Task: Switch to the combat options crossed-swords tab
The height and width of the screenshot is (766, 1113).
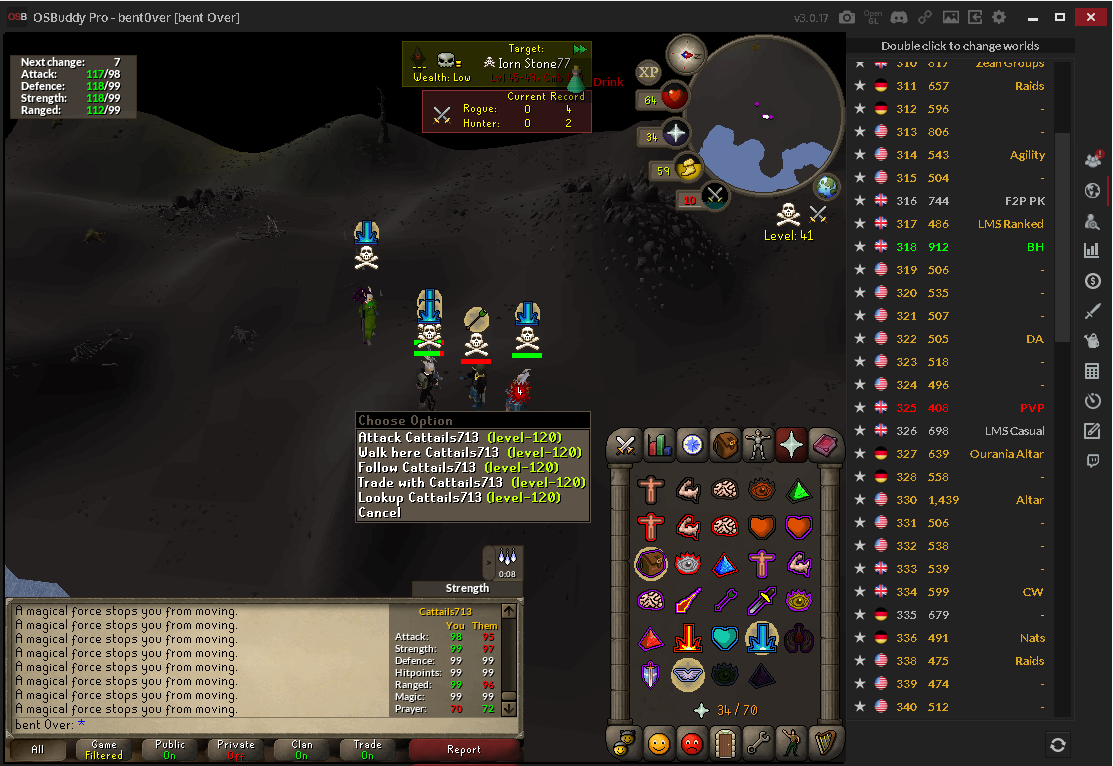Action: tap(626, 445)
